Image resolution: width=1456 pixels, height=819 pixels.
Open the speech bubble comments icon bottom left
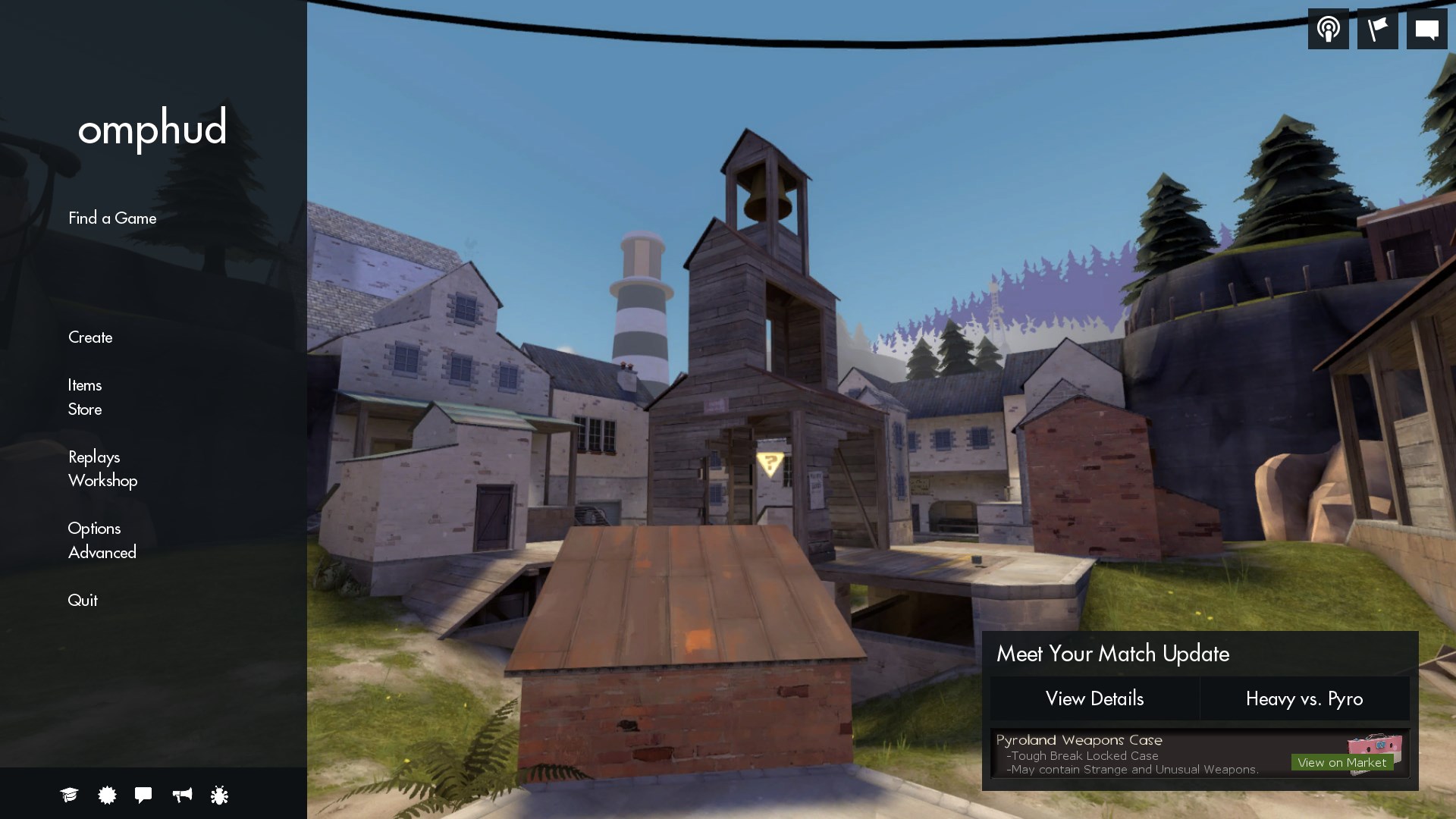click(x=143, y=795)
